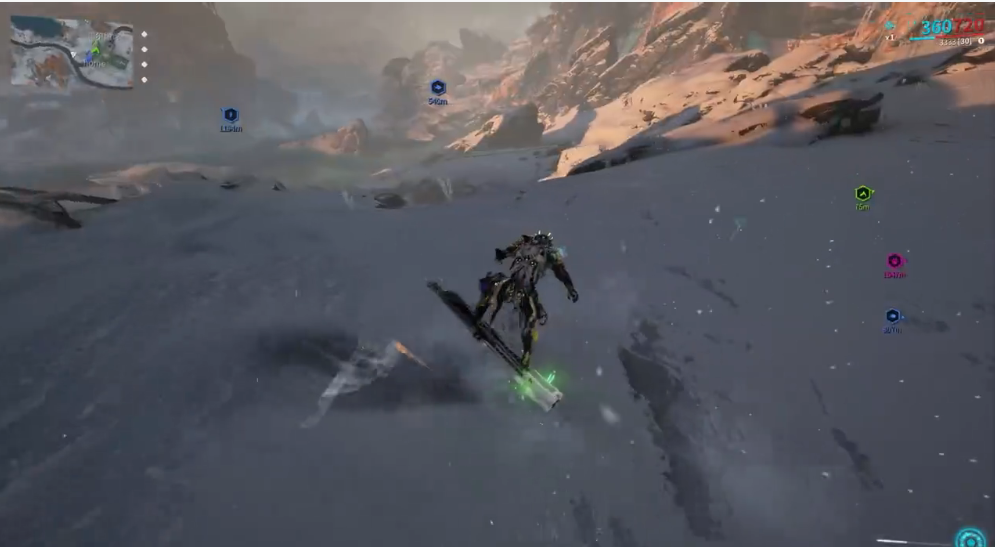Select the blue waypoint marker reading 546m
The height and width of the screenshot is (547, 995).
point(437,88)
